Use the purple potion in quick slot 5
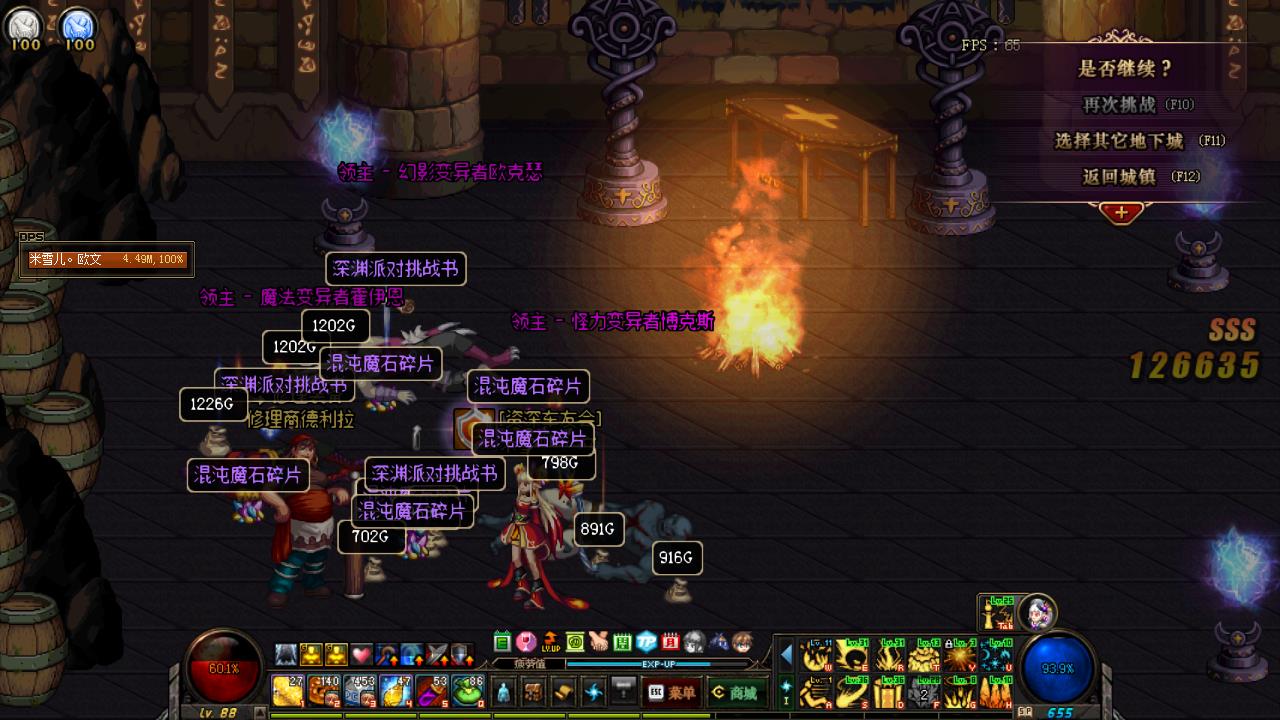 [432, 690]
